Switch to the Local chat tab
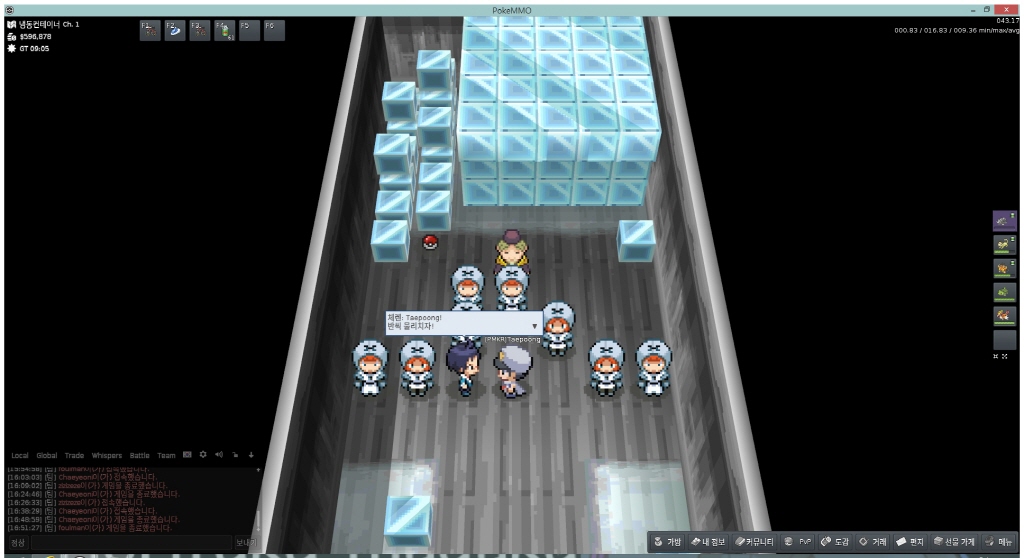The image size is (1024, 558). [x=20, y=455]
